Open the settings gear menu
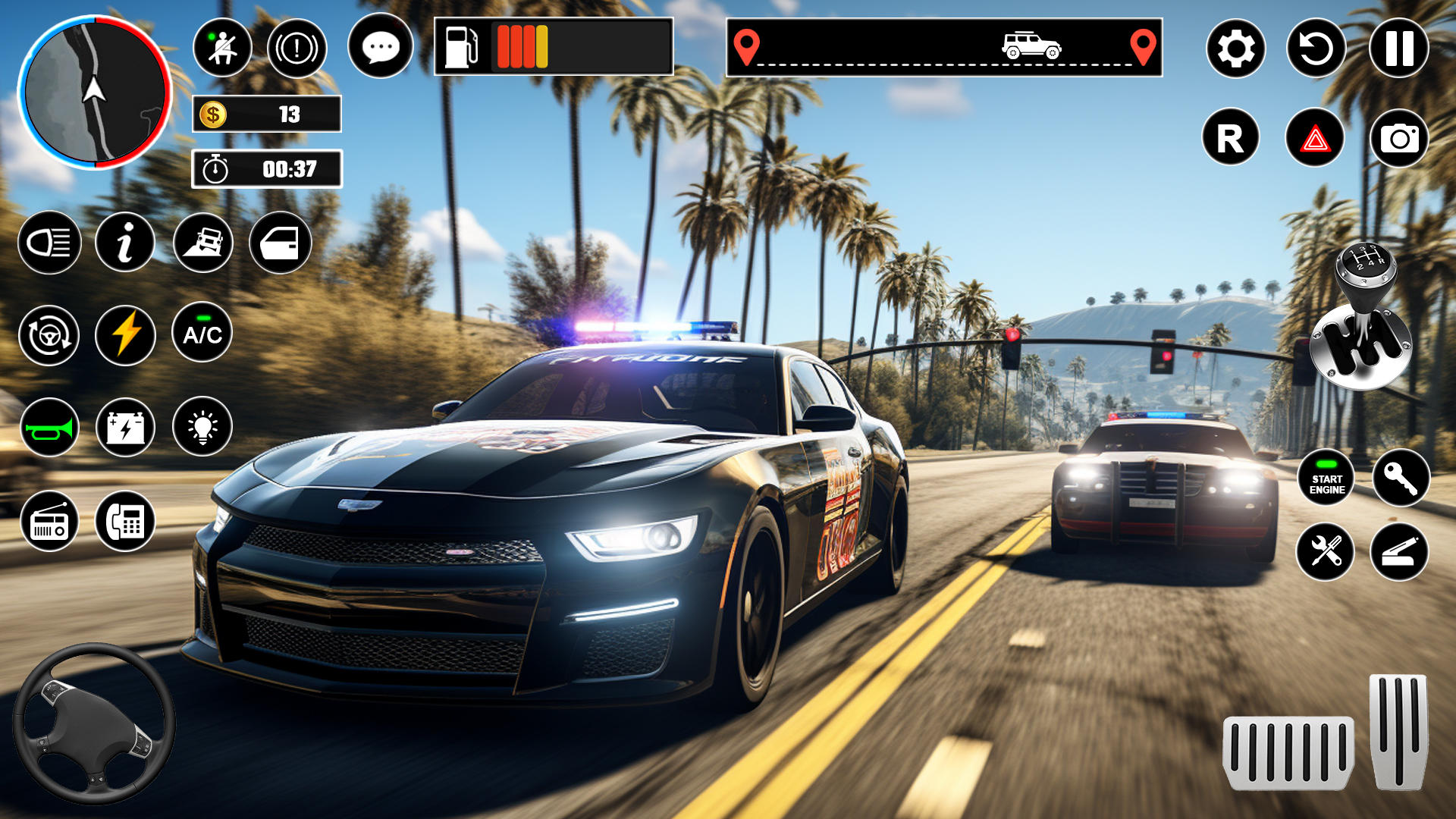Screen dimensions: 1456x819 pyautogui.click(x=1235, y=49)
